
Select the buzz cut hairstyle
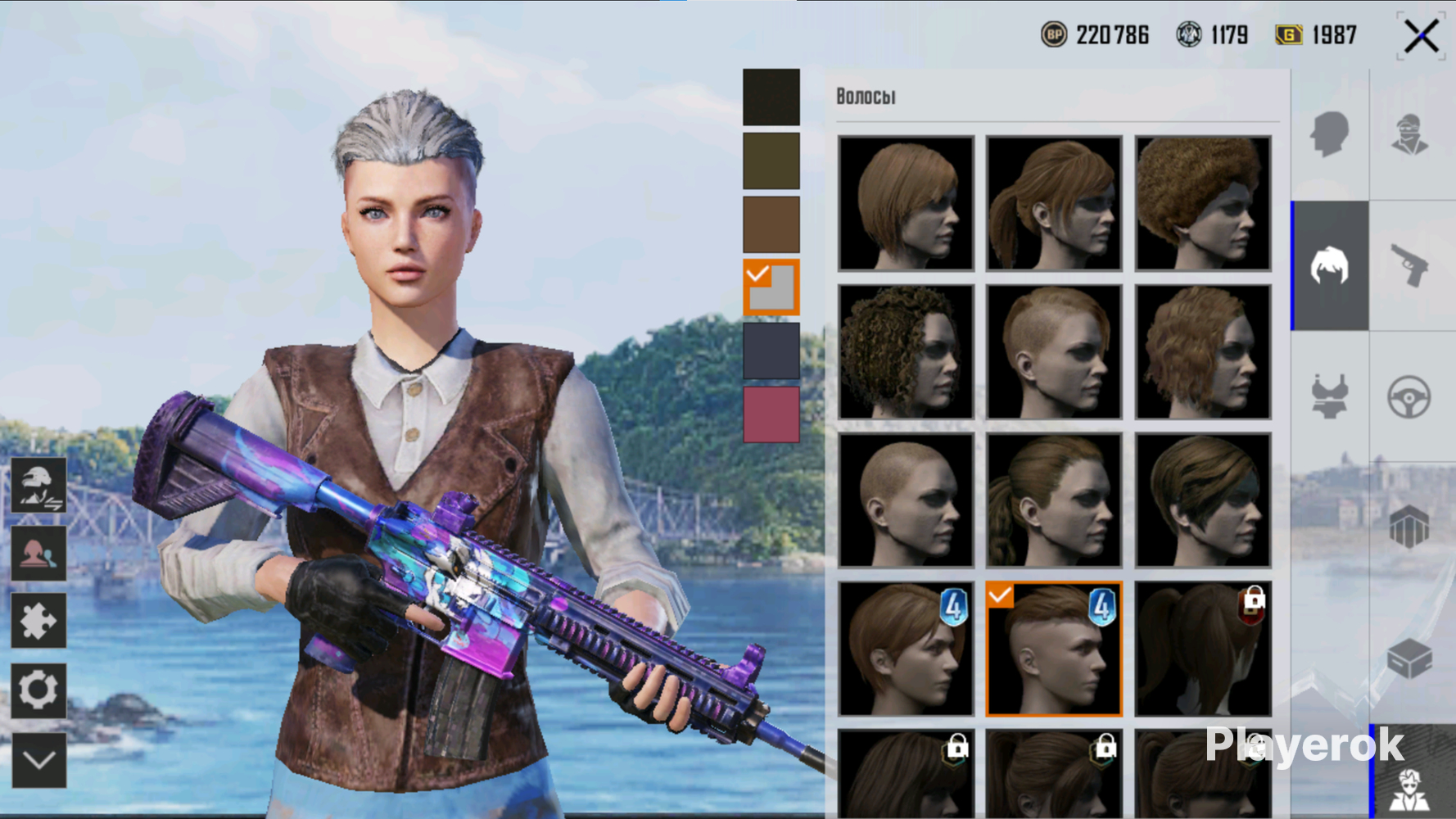[906, 500]
